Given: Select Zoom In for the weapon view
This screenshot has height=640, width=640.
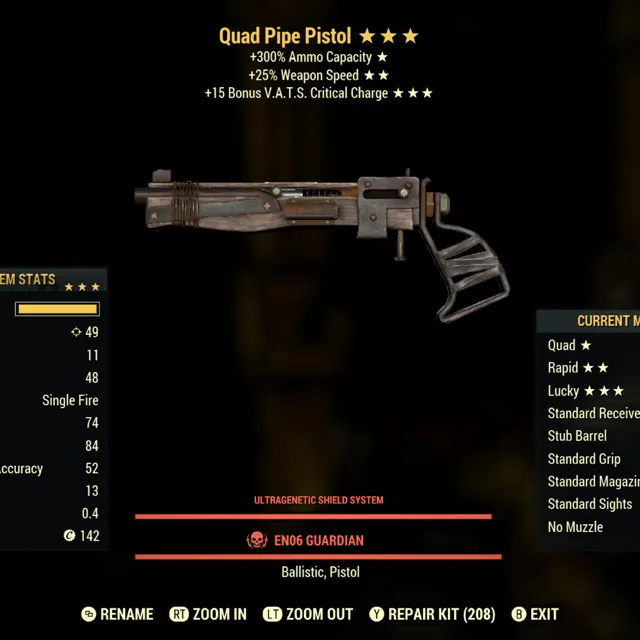Looking at the screenshot, I should click(x=208, y=614).
